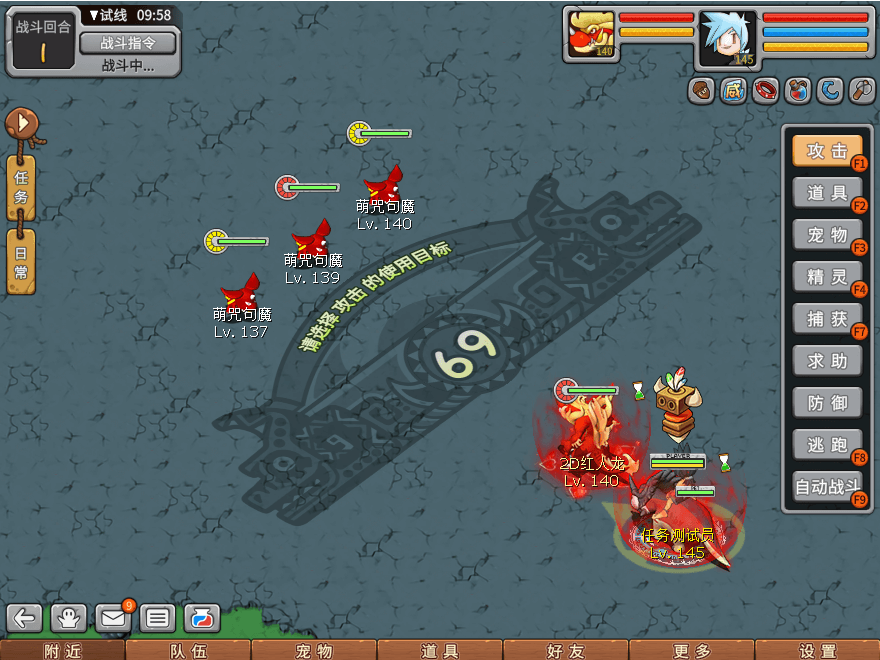Enable 自动战斗 auto battle
The image size is (880, 660).
pyautogui.click(x=827, y=488)
